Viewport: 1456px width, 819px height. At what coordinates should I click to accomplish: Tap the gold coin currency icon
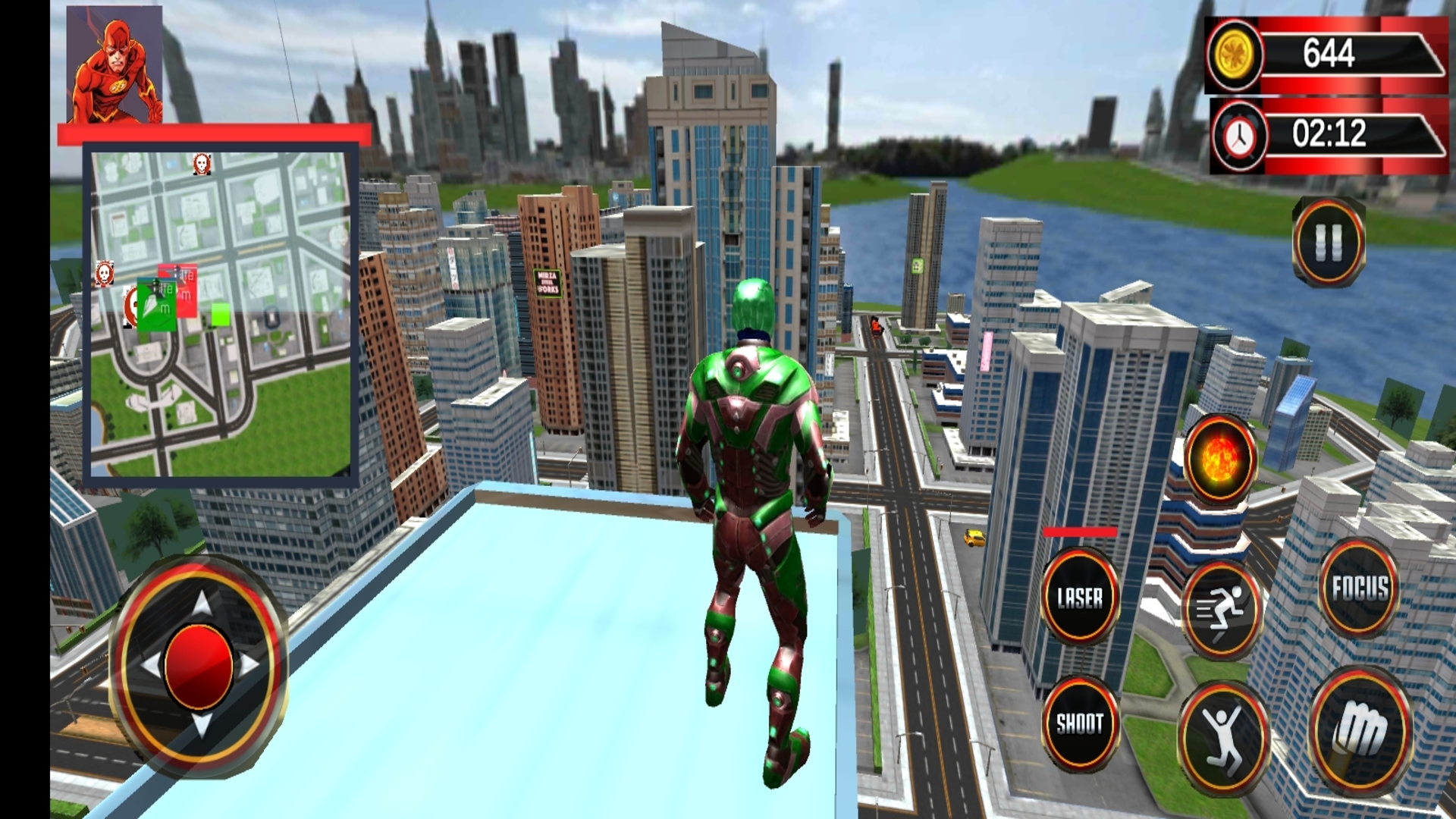click(x=1235, y=53)
